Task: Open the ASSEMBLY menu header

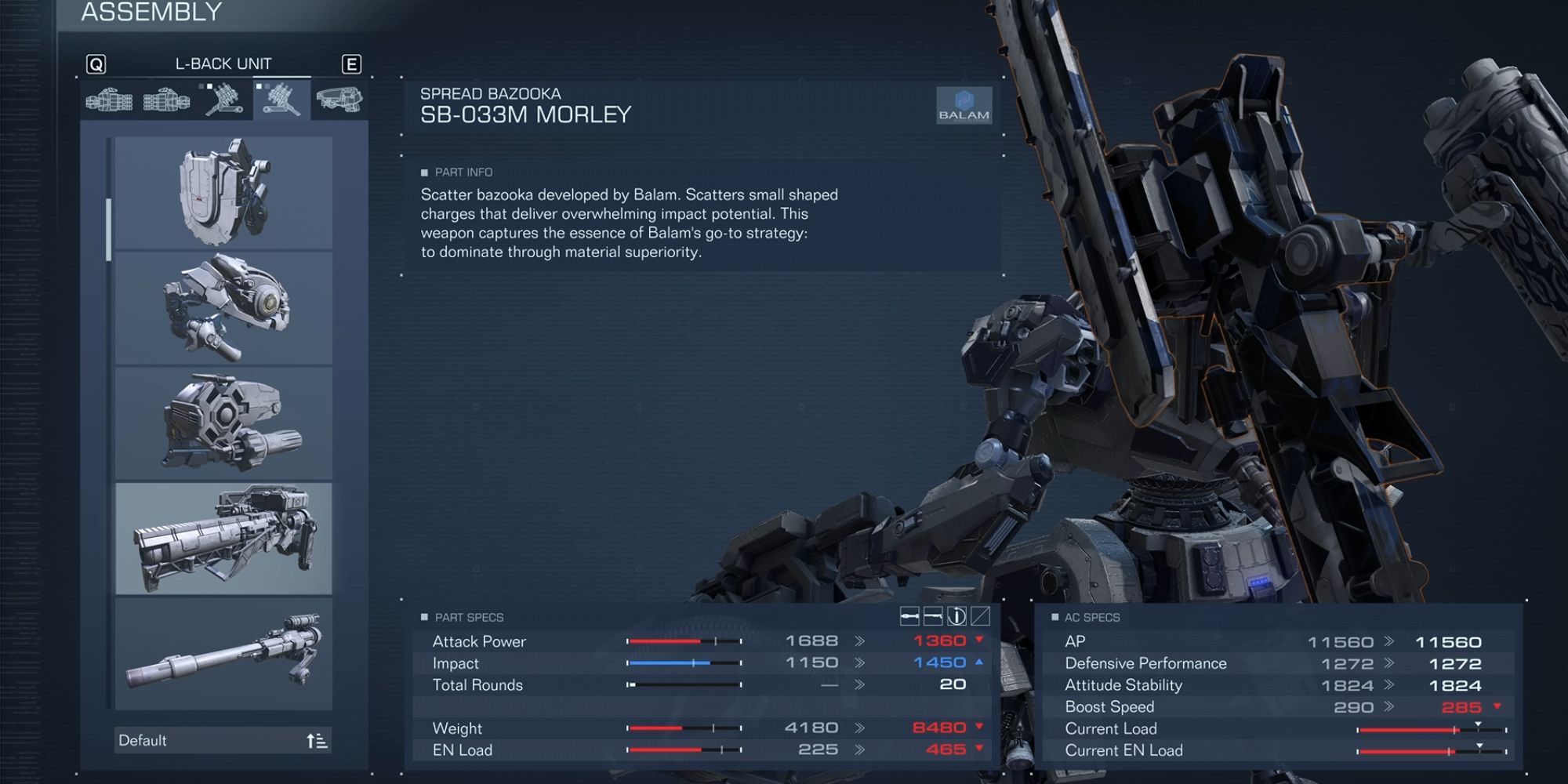Action: click(x=151, y=13)
